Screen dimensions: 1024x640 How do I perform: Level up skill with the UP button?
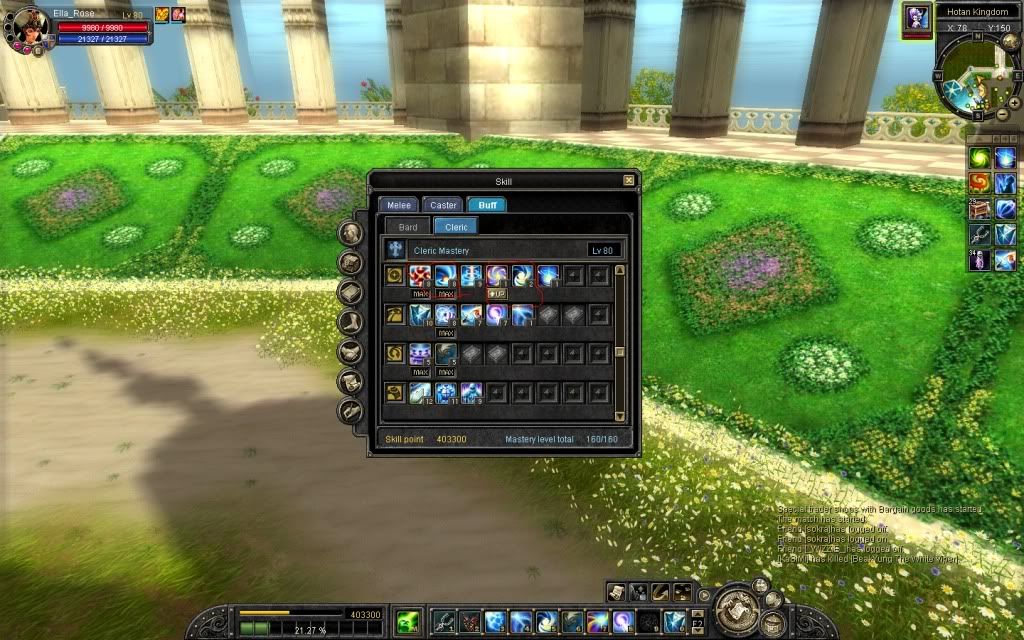coord(497,294)
